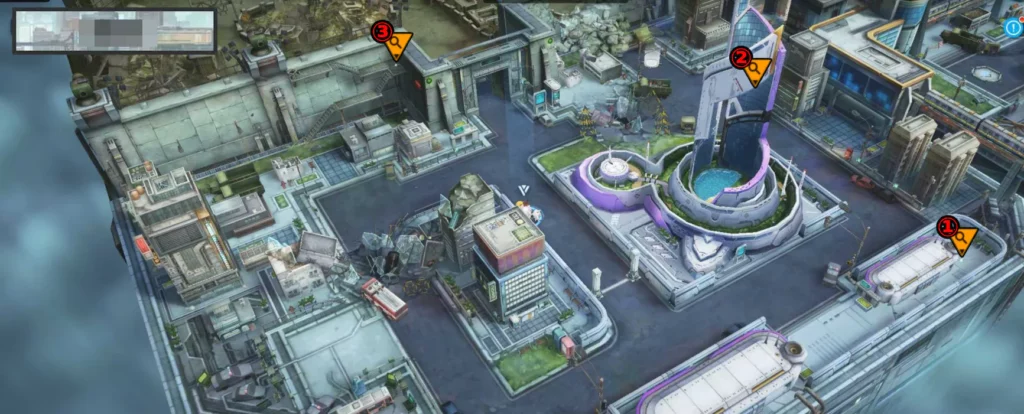Select search marker number 3
This screenshot has height=414, width=1024.
click(394, 42)
